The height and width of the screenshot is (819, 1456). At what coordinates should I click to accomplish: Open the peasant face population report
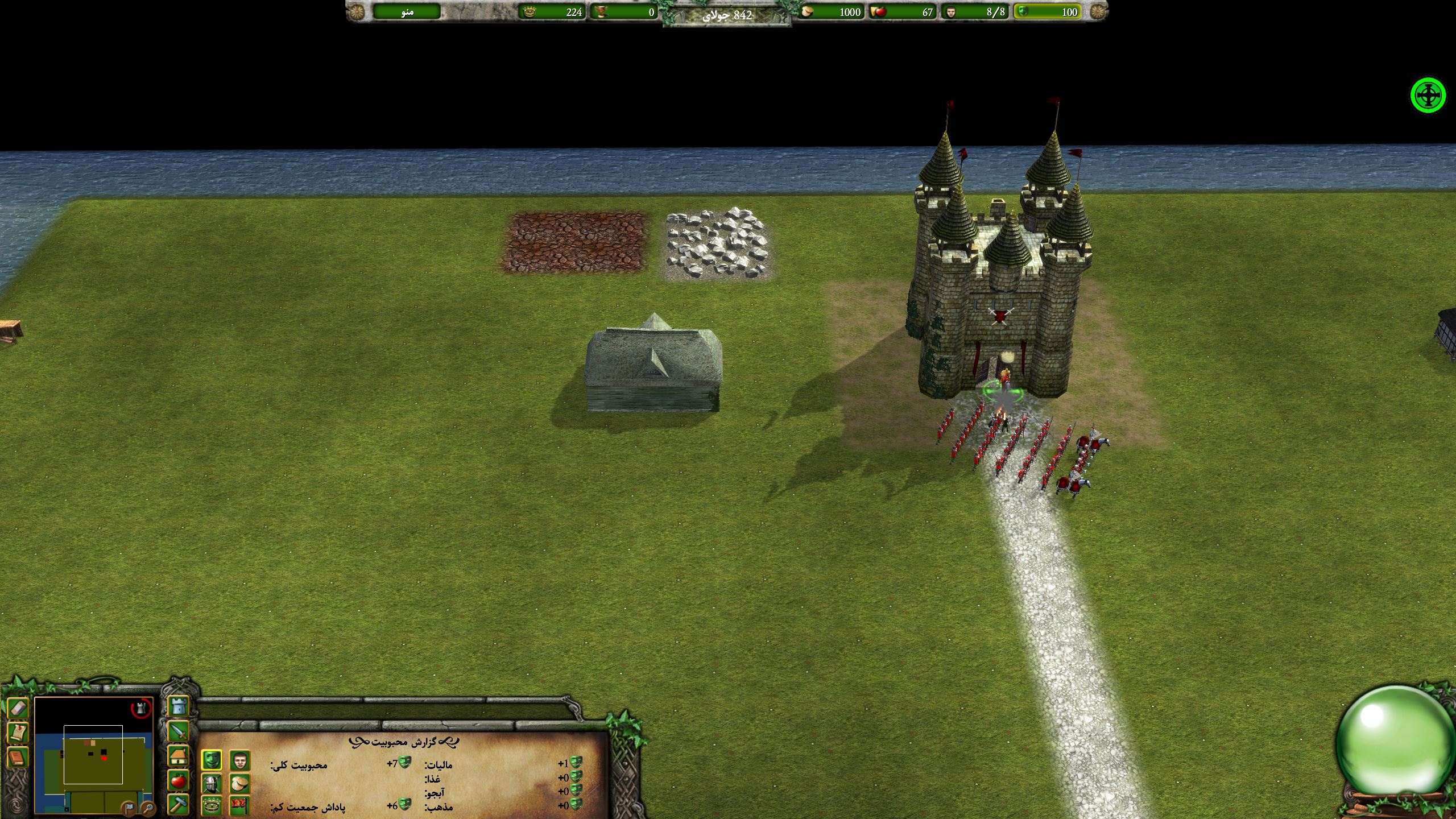click(x=240, y=760)
